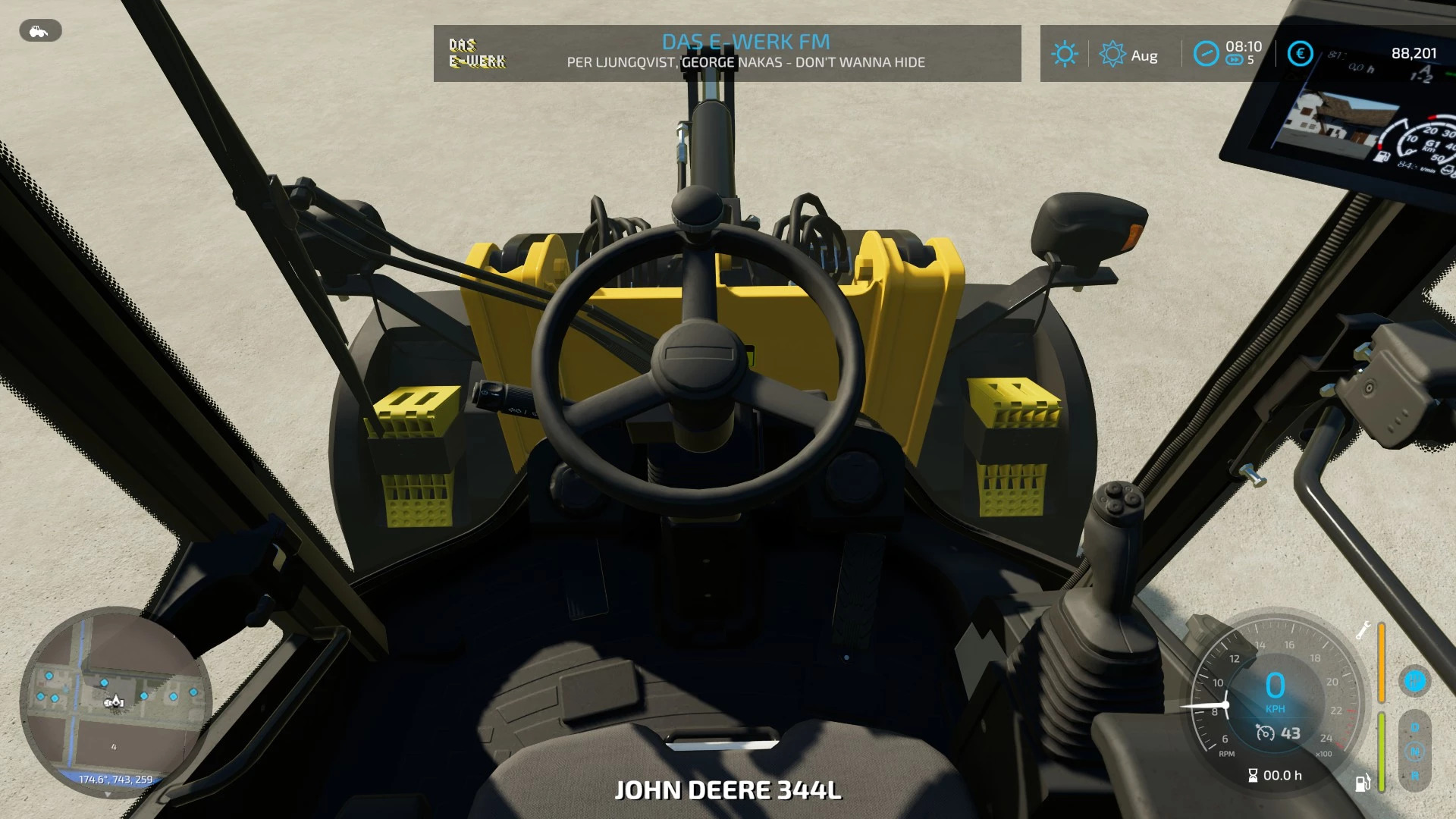Click the wrench vehicle damage icon
This screenshot has width=1456, height=819.
pyautogui.click(x=1363, y=630)
